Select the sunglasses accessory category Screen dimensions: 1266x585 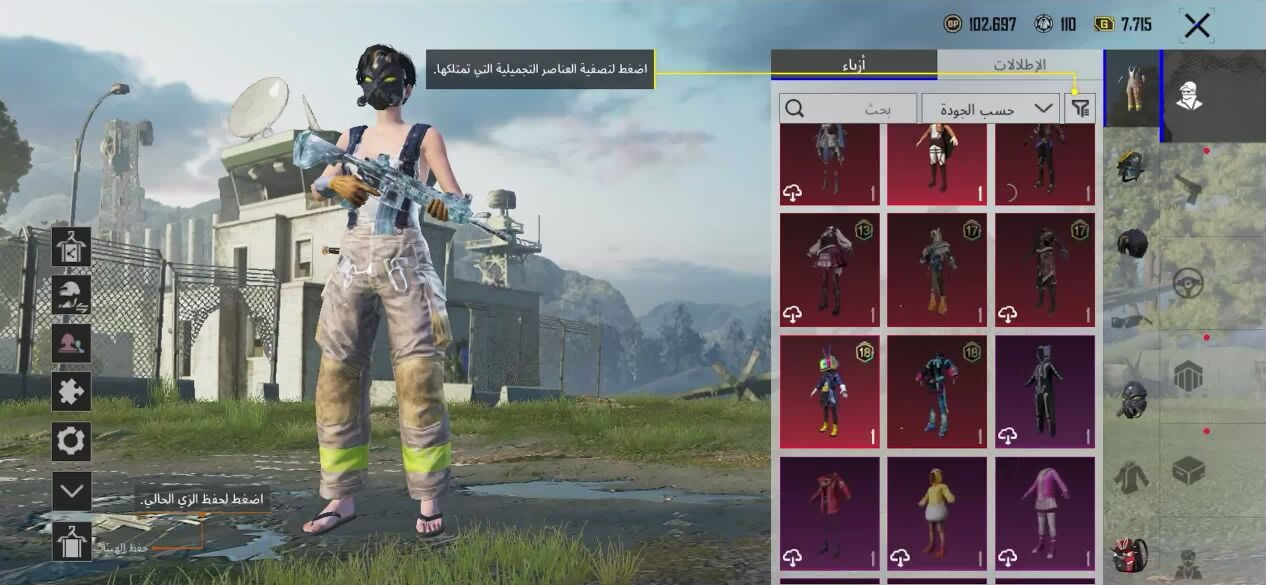(1131, 321)
